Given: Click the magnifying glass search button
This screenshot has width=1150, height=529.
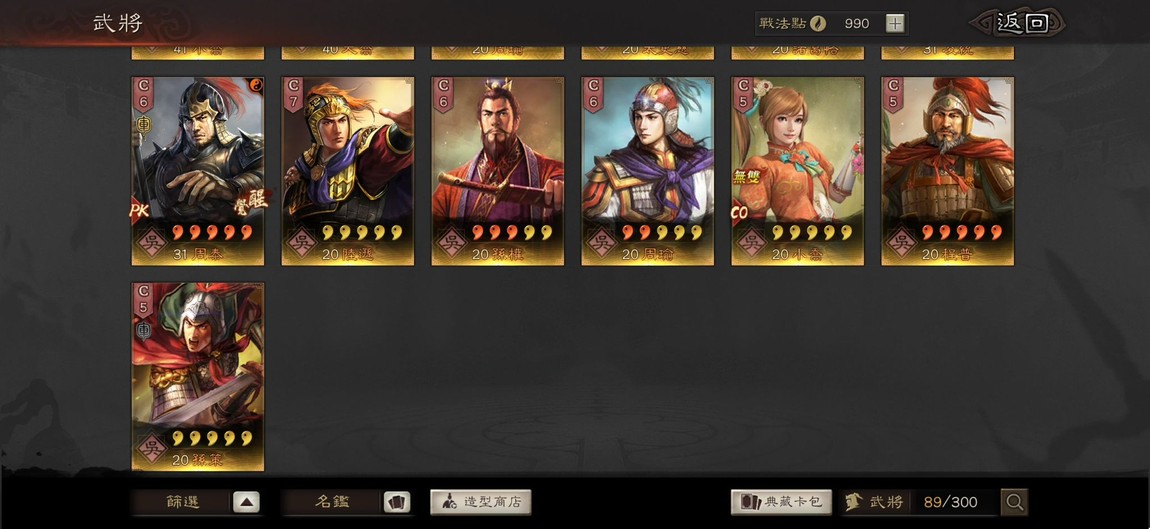Looking at the screenshot, I should pyautogui.click(x=1015, y=502).
